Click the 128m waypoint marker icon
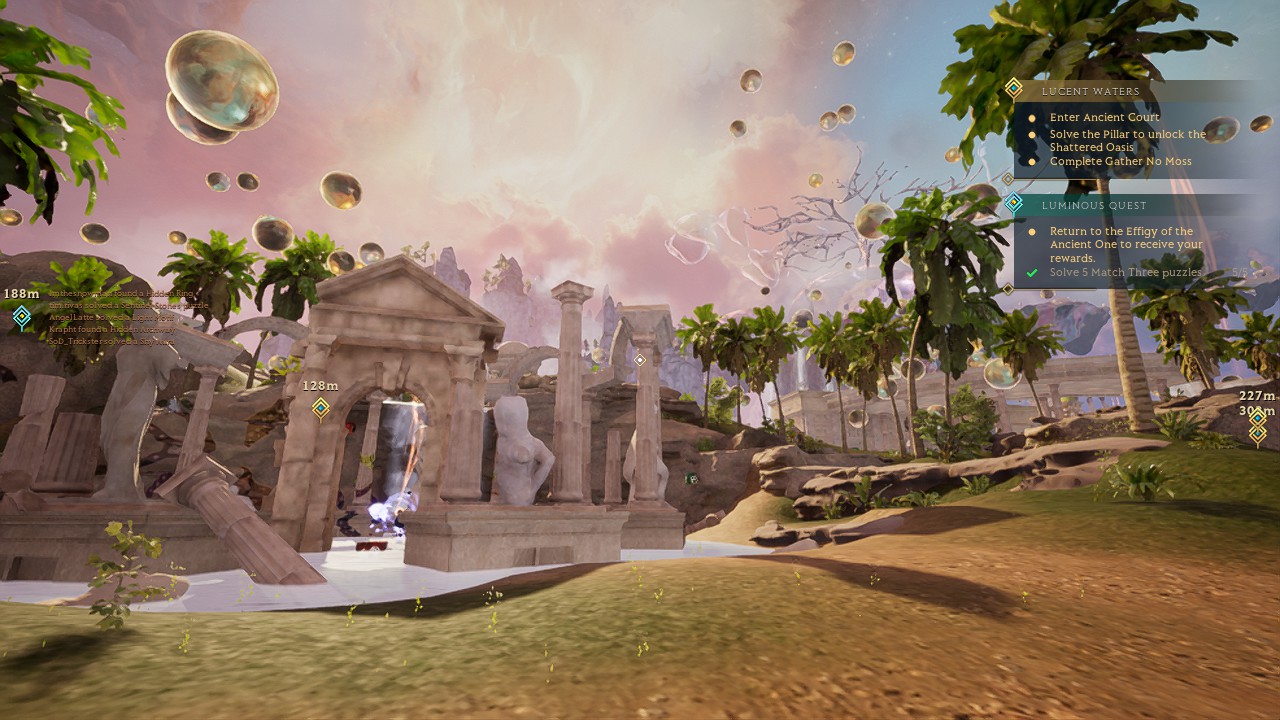1280x720 pixels. [x=321, y=407]
